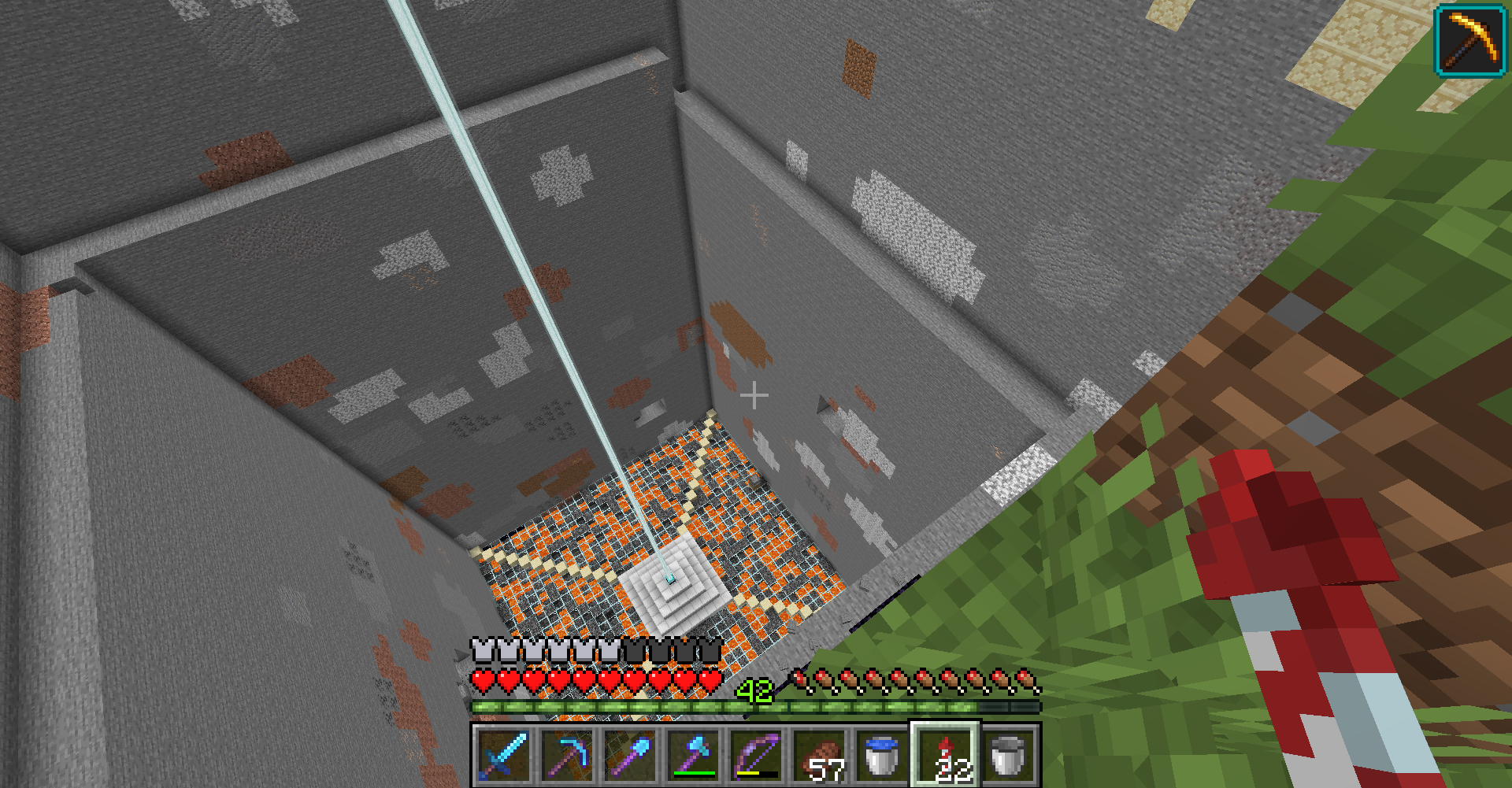Image resolution: width=1512 pixels, height=788 pixels.
Task: Click the golden pickaxe Haste effect icon
Action: point(1470,41)
